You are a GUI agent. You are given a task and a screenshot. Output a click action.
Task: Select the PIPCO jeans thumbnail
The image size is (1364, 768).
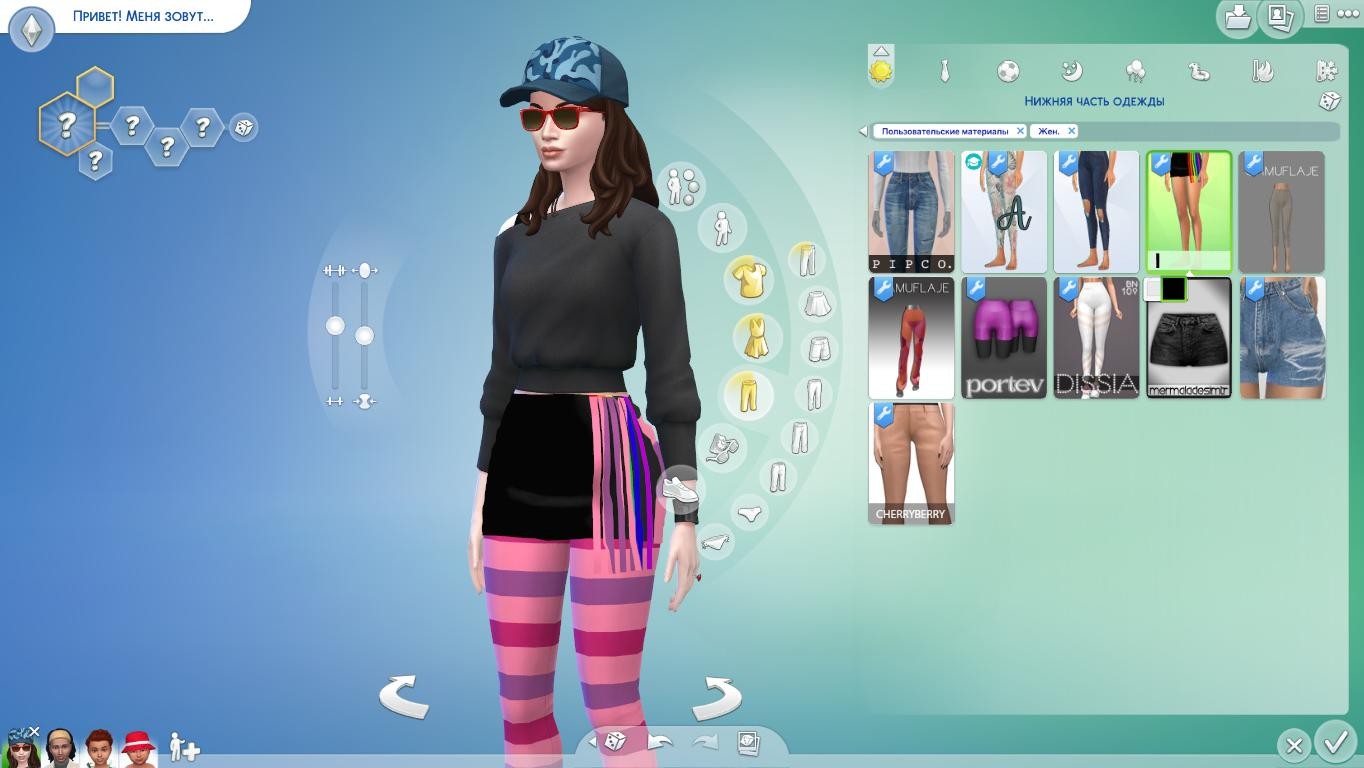click(x=911, y=212)
